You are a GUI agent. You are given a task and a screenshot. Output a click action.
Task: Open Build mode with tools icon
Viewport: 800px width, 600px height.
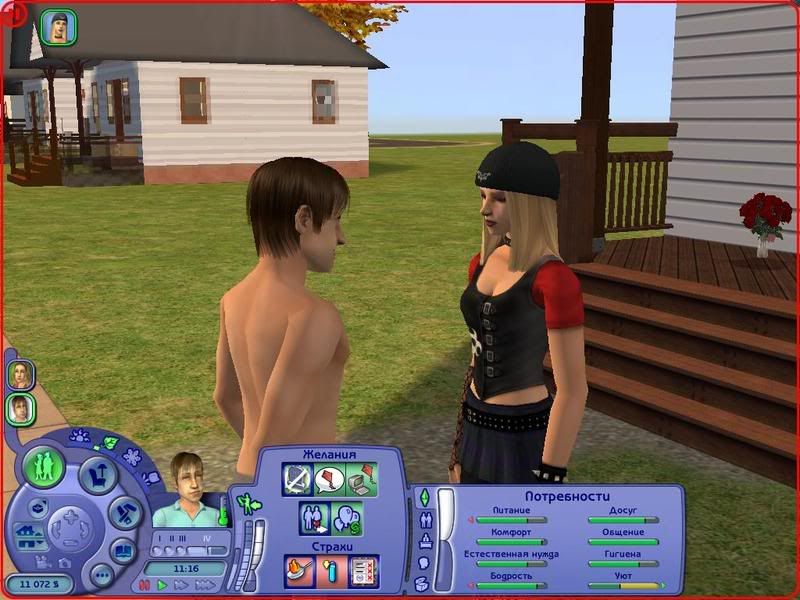[126, 513]
